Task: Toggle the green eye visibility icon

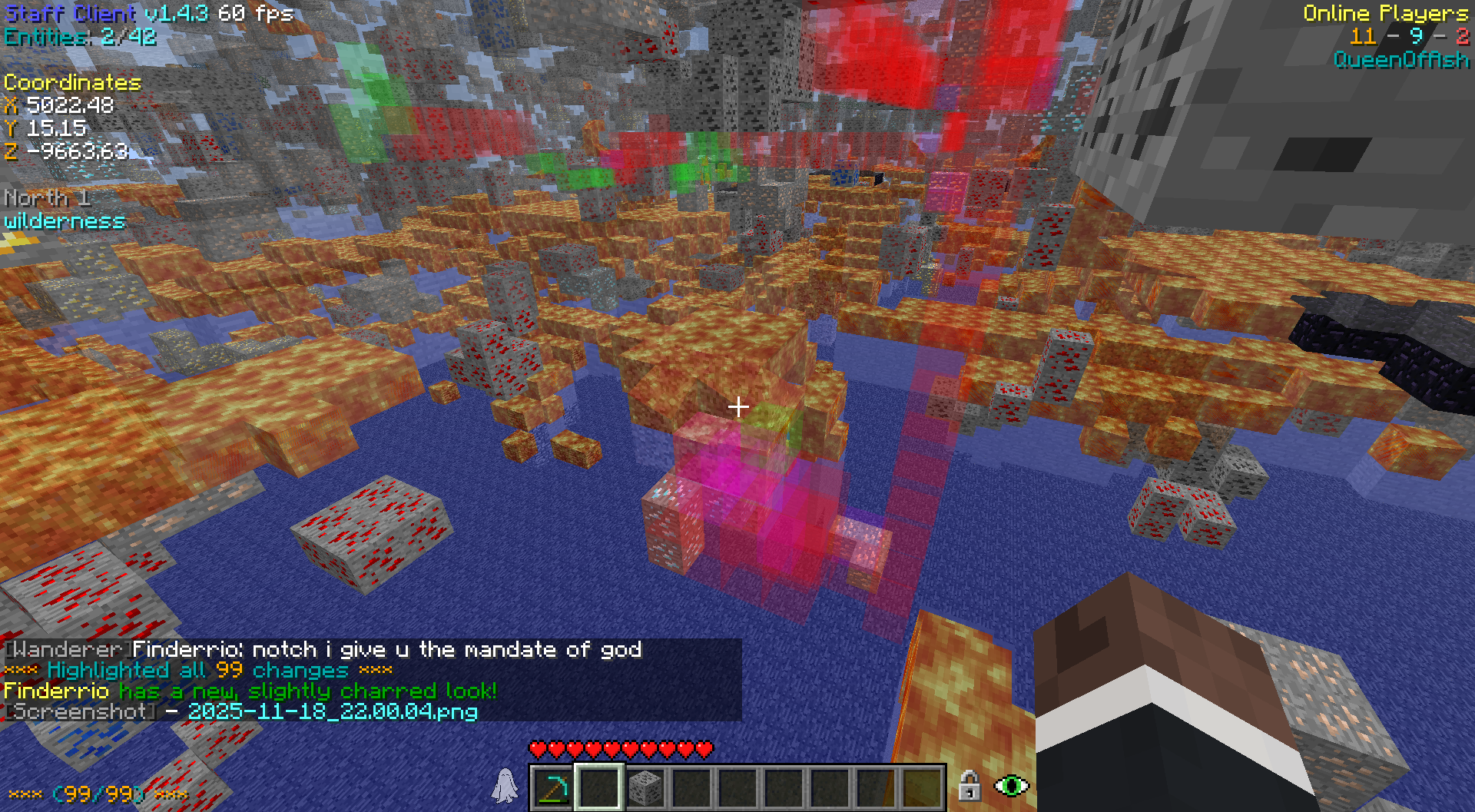Action: [x=1012, y=786]
